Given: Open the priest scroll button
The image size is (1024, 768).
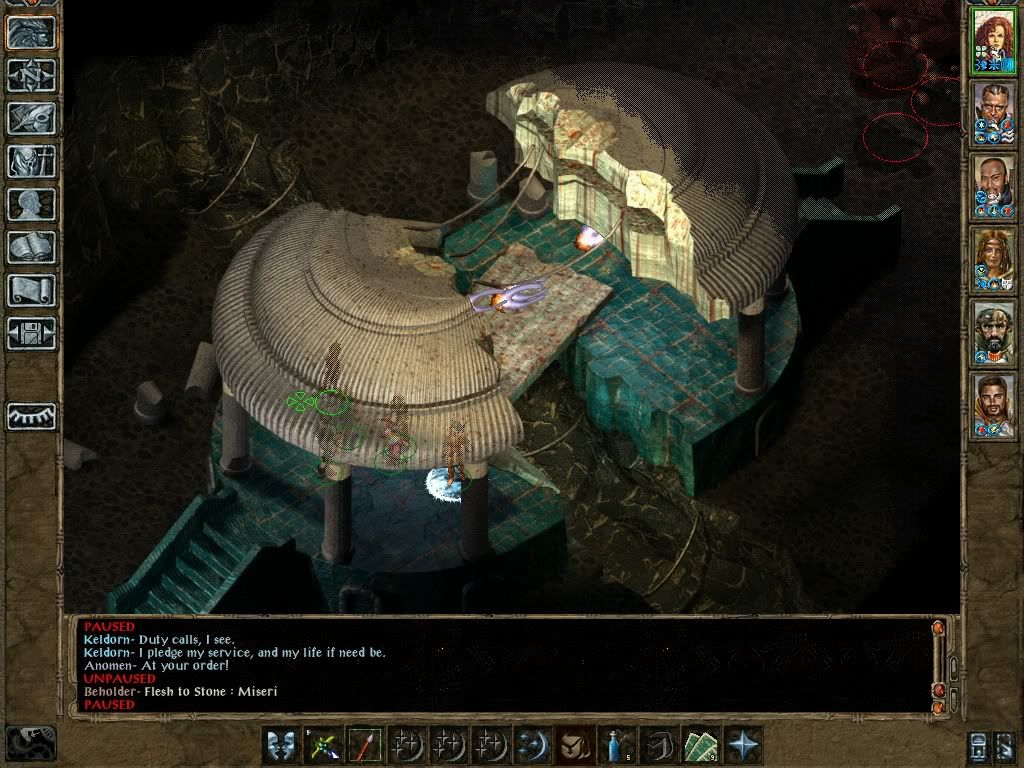Looking at the screenshot, I should (32, 290).
